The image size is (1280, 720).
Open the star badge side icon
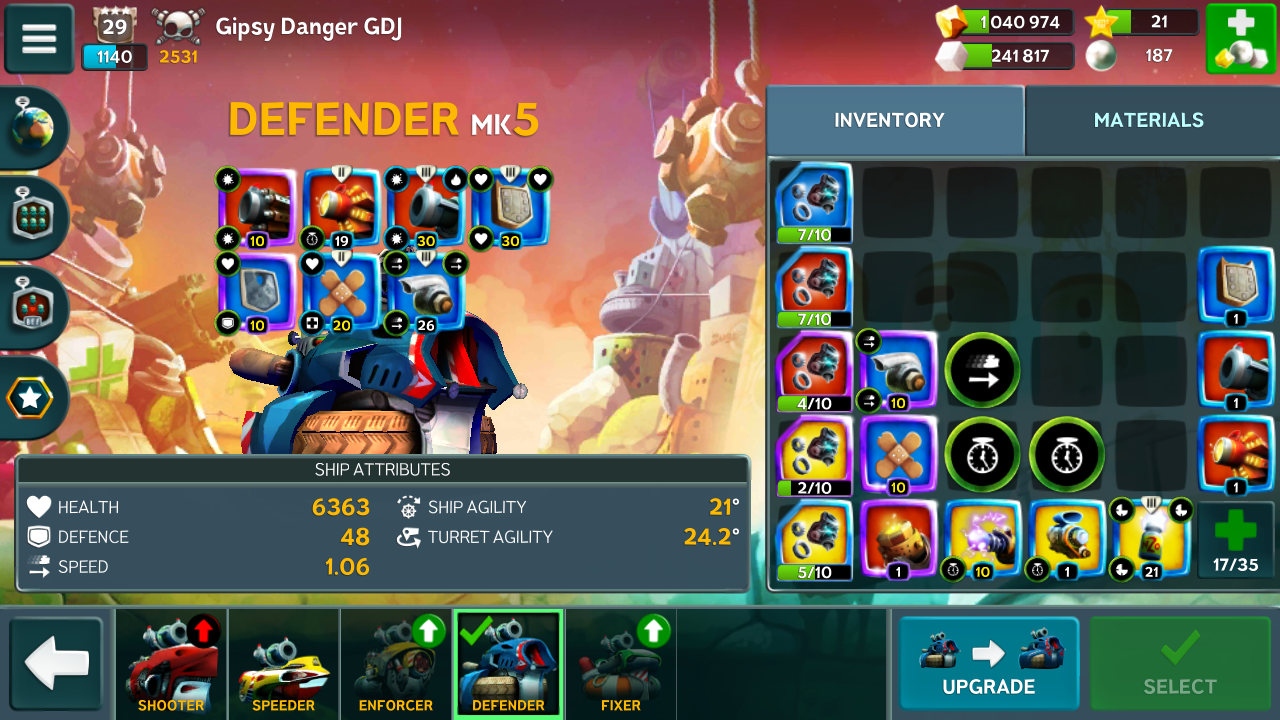32,398
